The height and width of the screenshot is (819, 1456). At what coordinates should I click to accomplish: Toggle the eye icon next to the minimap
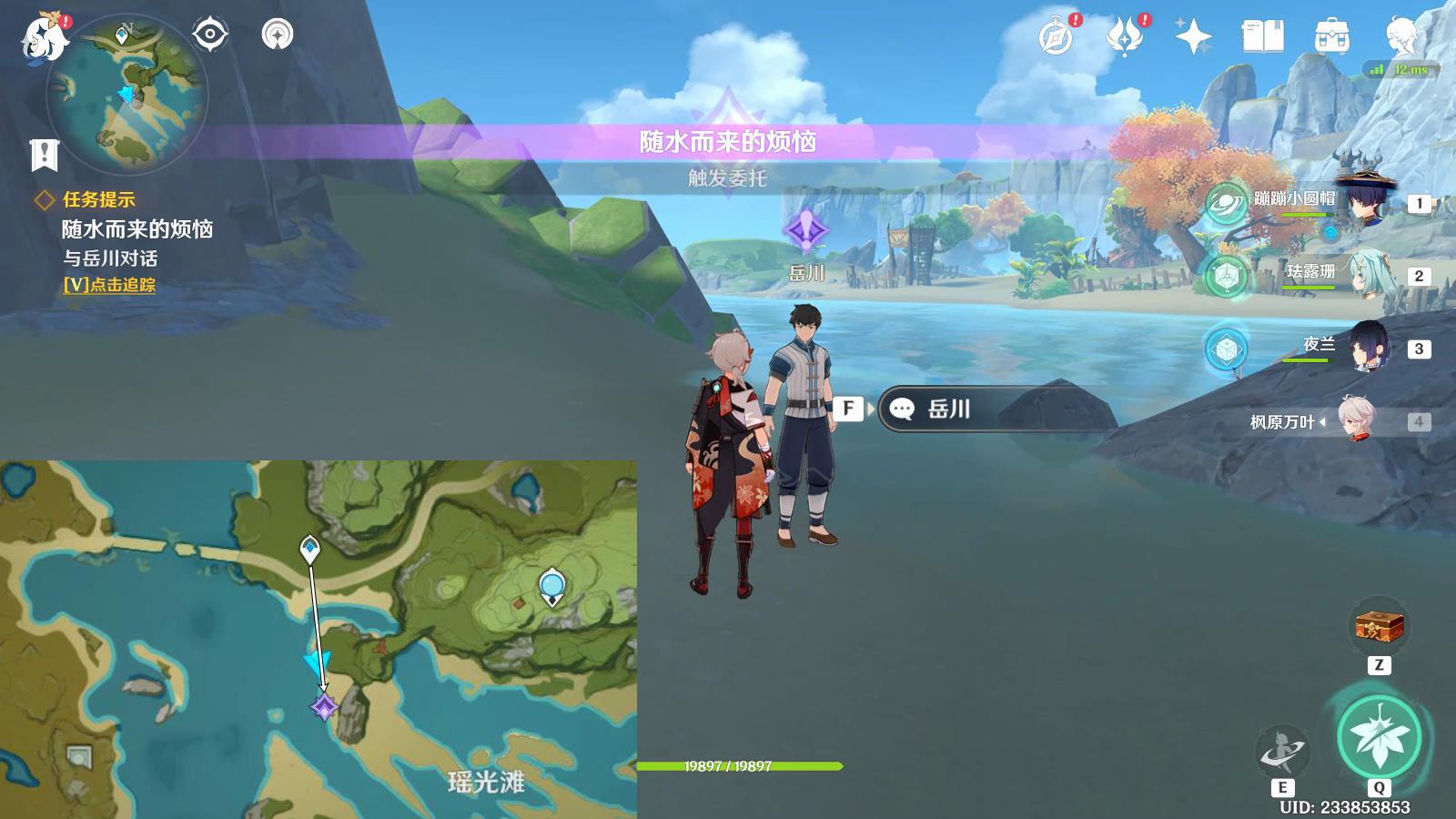(209, 35)
